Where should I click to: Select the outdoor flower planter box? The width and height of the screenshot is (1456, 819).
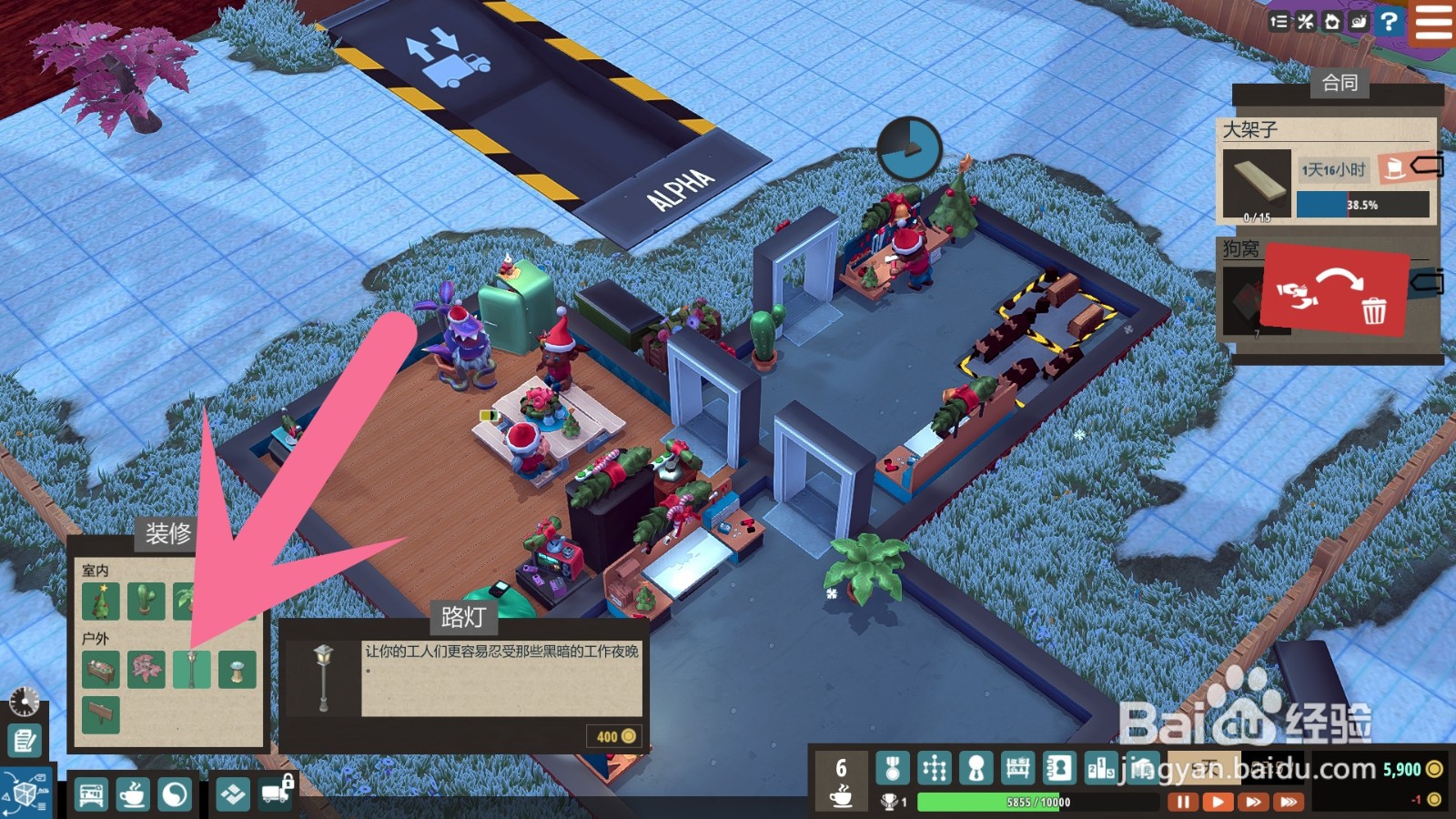point(101,670)
